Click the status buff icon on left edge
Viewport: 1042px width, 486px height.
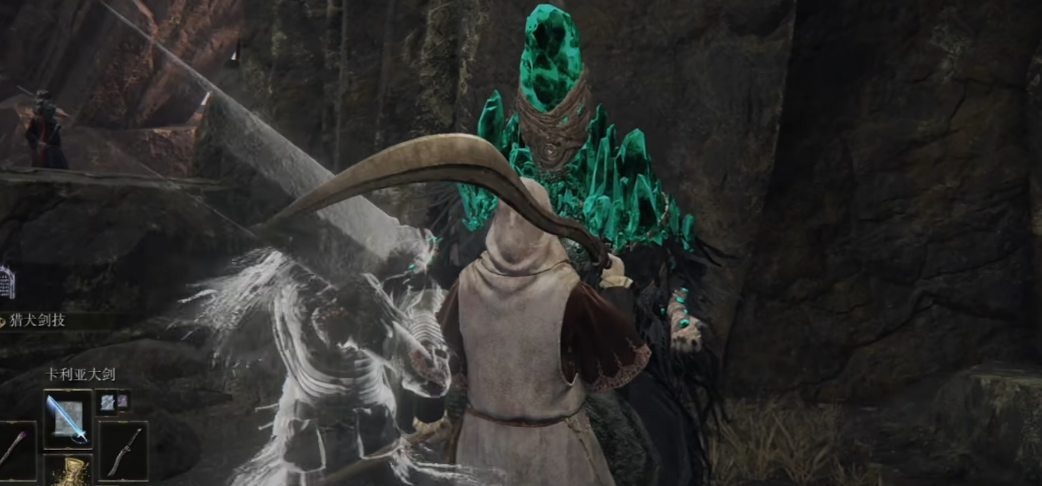point(7,283)
